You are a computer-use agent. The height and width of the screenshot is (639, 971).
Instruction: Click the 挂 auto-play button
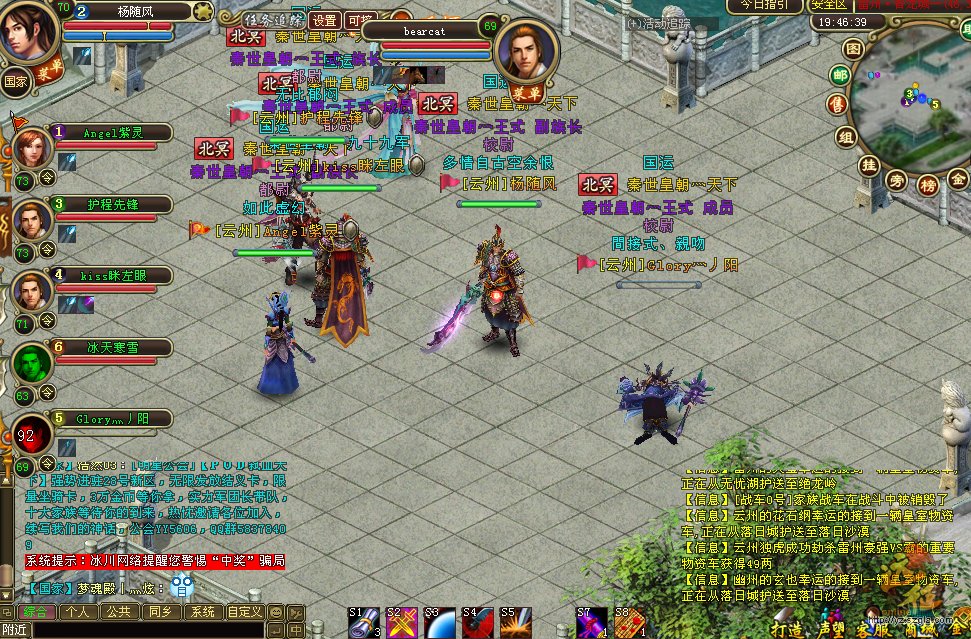870,165
